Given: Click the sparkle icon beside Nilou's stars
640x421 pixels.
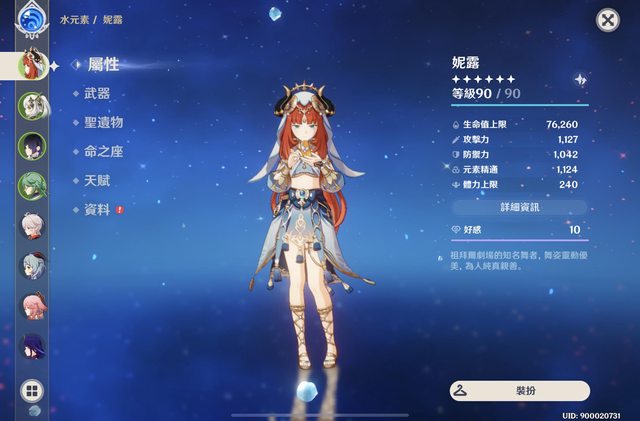Looking at the screenshot, I should (x=579, y=79).
